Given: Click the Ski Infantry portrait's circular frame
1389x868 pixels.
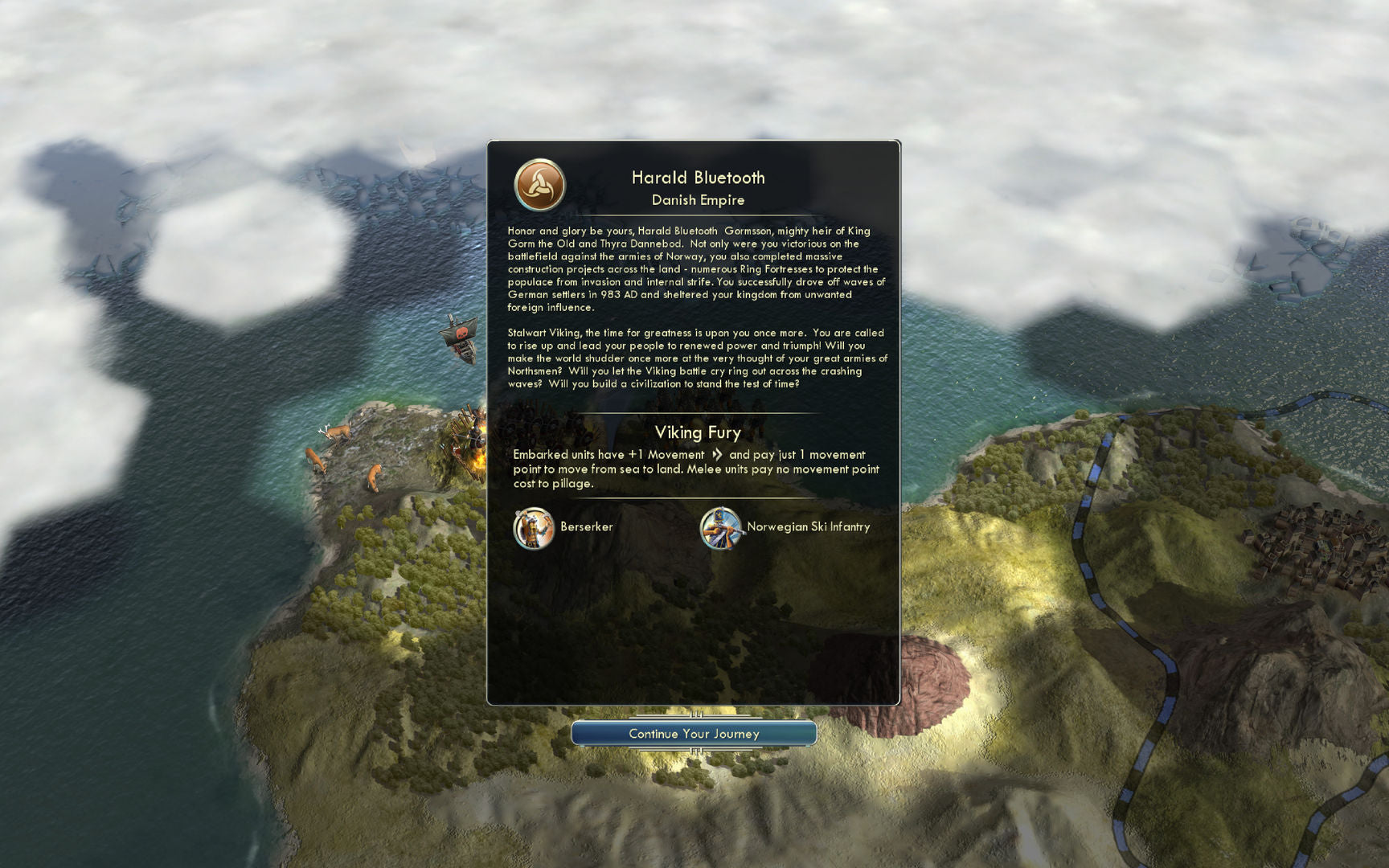Looking at the screenshot, I should (721, 530).
